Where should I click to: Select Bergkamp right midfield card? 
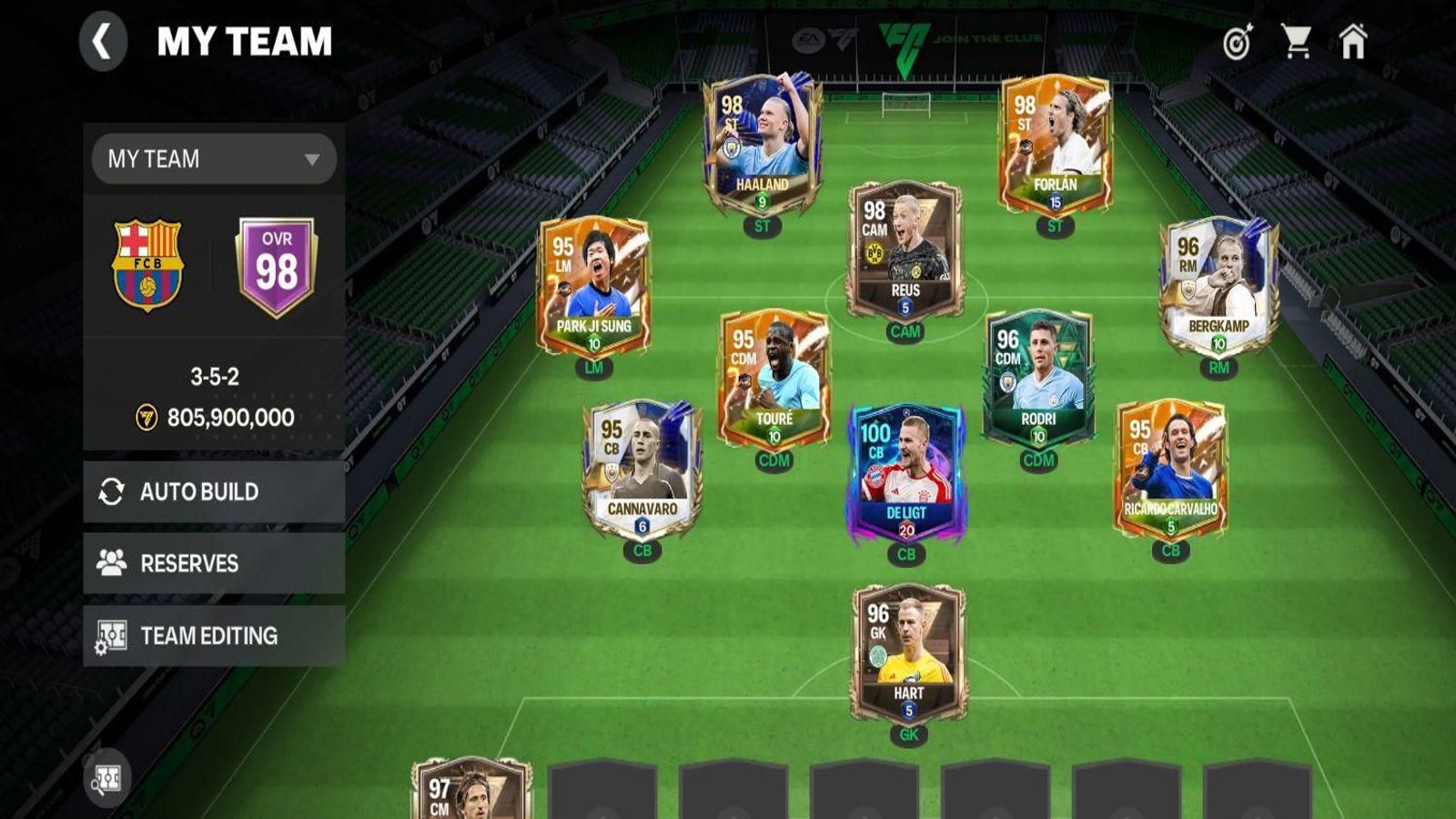[1218, 287]
